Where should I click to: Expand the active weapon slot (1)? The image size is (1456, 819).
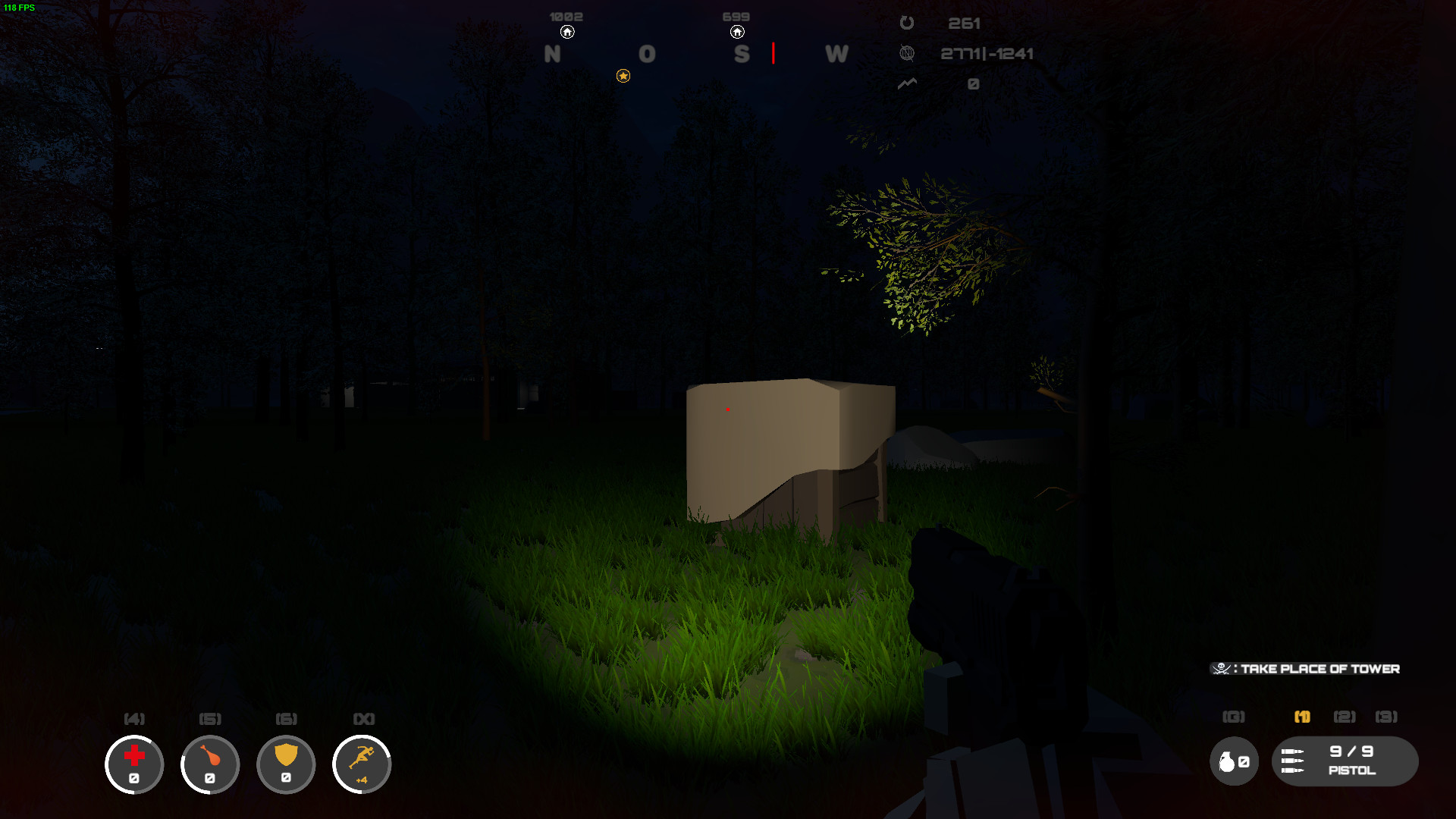pyautogui.click(x=1302, y=716)
